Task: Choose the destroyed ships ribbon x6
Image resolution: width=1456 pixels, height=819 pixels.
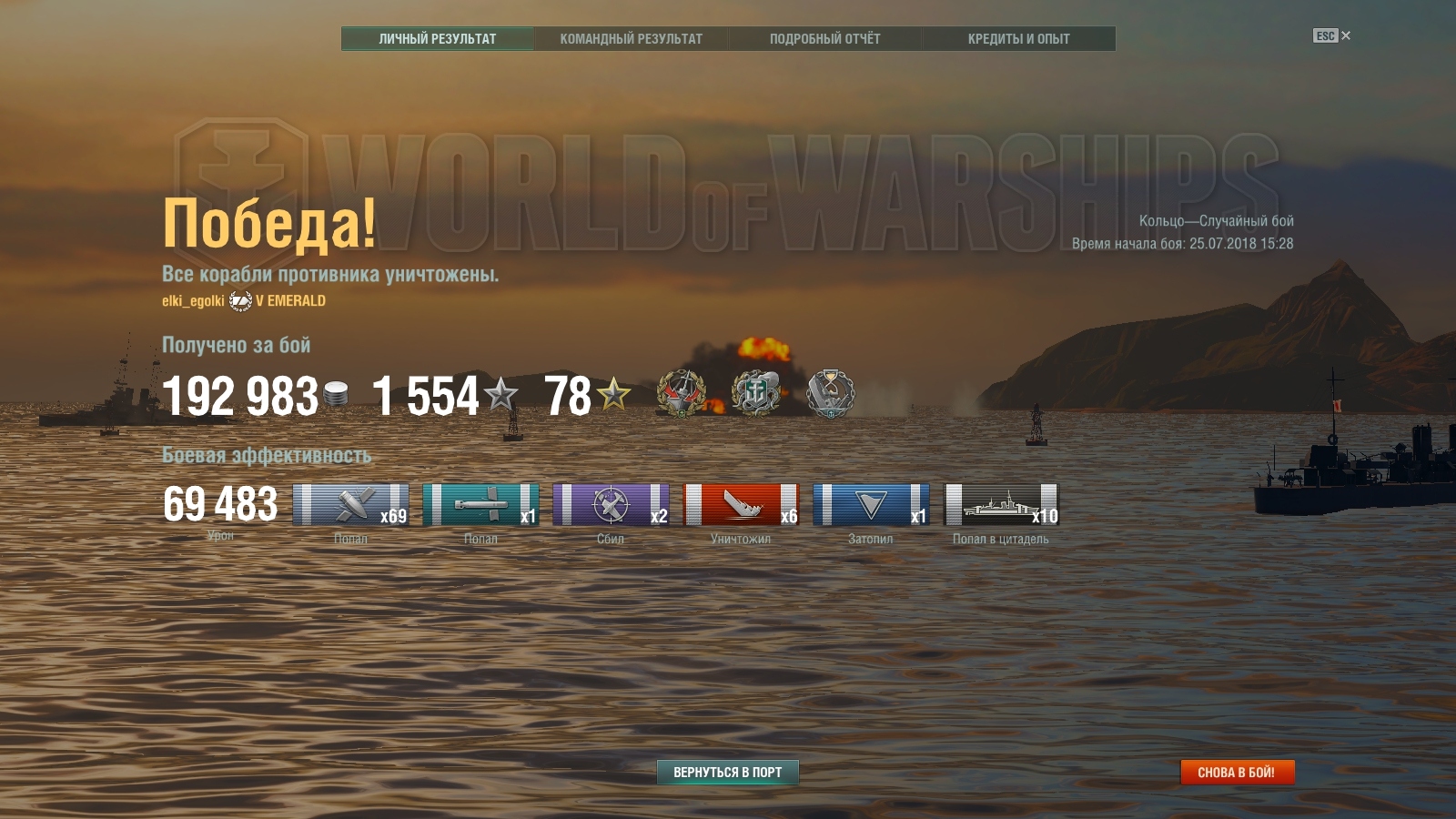Action: coord(741,505)
